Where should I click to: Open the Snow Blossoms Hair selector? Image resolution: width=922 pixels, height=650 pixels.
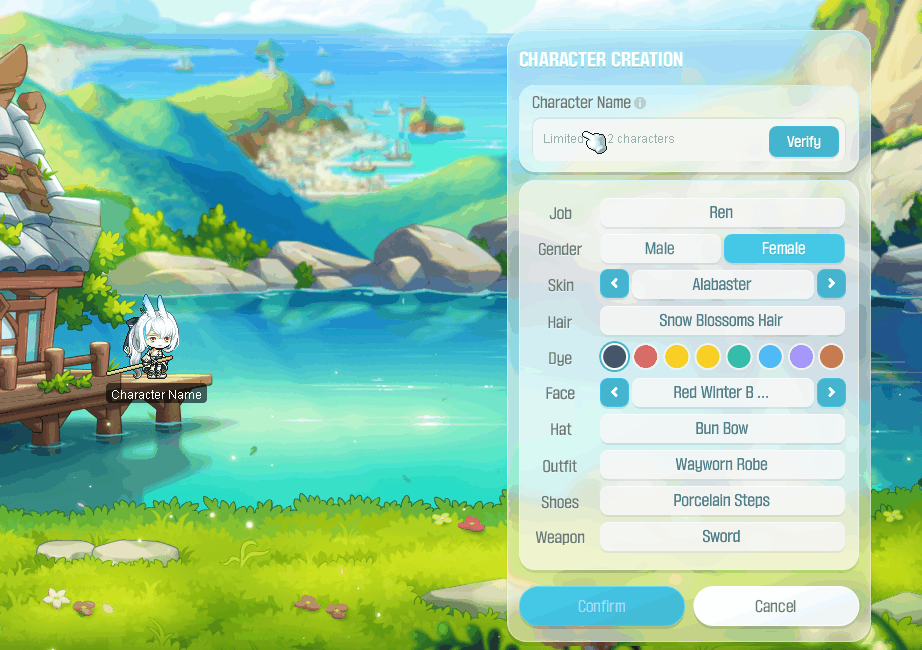721,320
